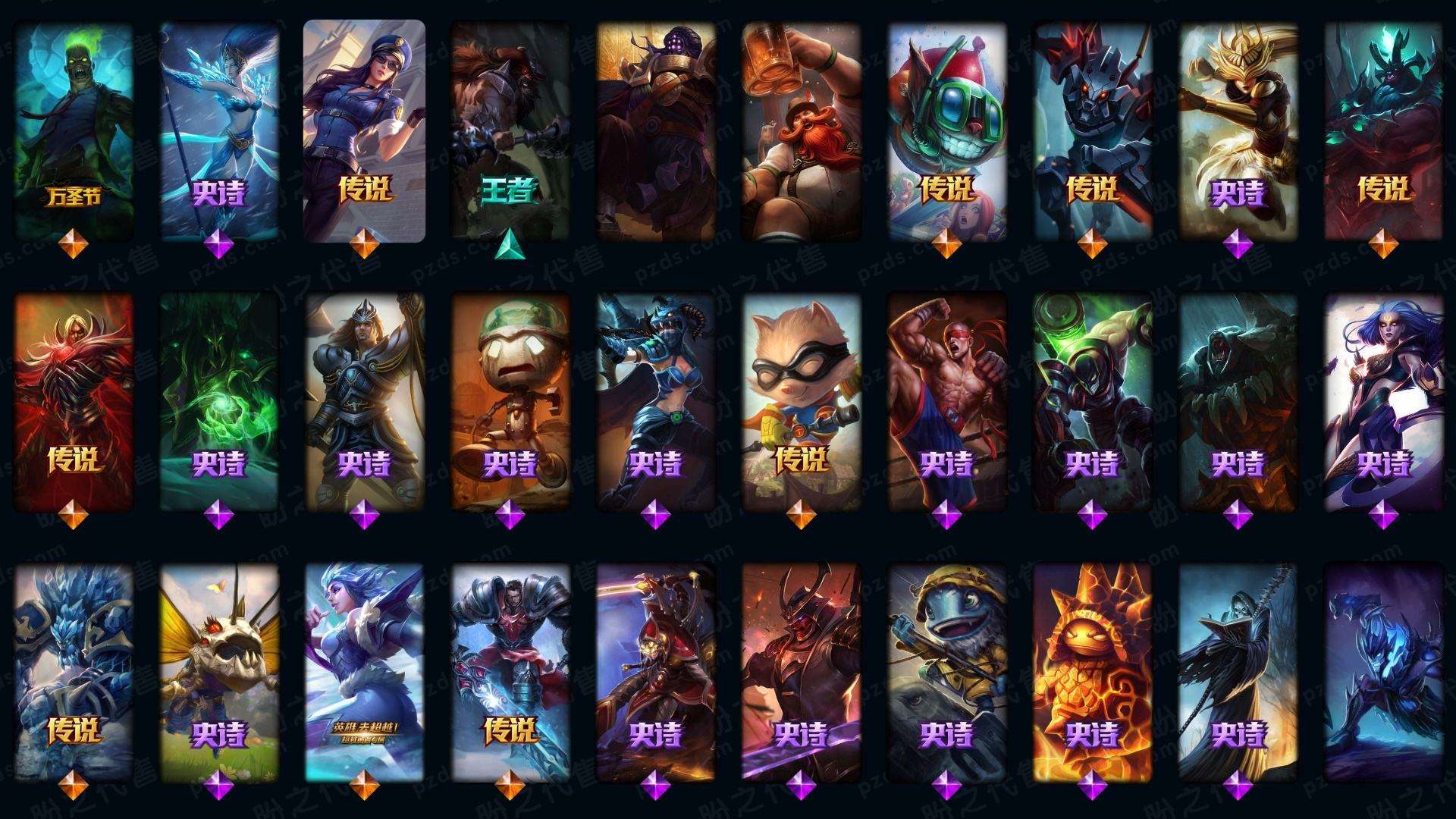The width and height of the screenshot is (1456, 819).
Task: Open the glowing green specter skin card
Action: point(219,402)
